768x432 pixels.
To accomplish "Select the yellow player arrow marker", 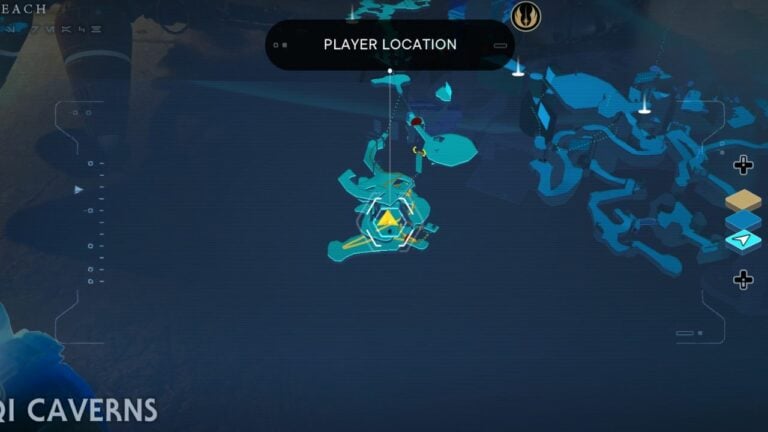I will (387, 219).
